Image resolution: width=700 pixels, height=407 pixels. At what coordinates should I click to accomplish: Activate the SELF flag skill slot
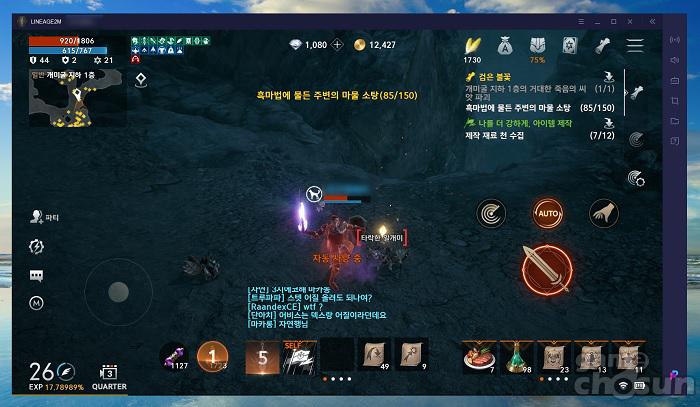(x=297, y=357)
